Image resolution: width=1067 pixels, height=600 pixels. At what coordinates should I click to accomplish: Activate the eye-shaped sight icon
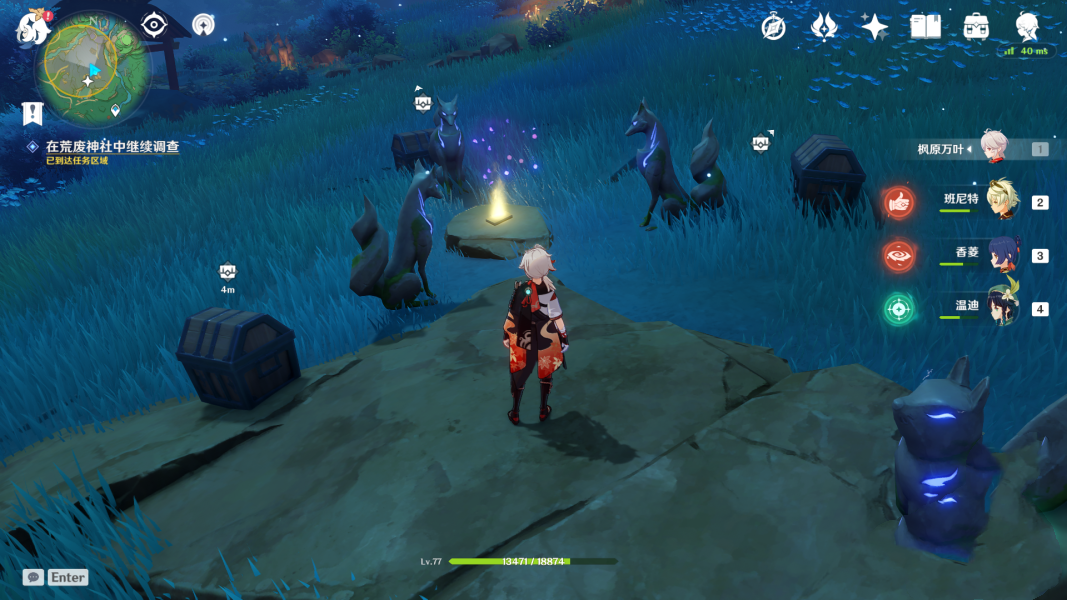(153, 25)
